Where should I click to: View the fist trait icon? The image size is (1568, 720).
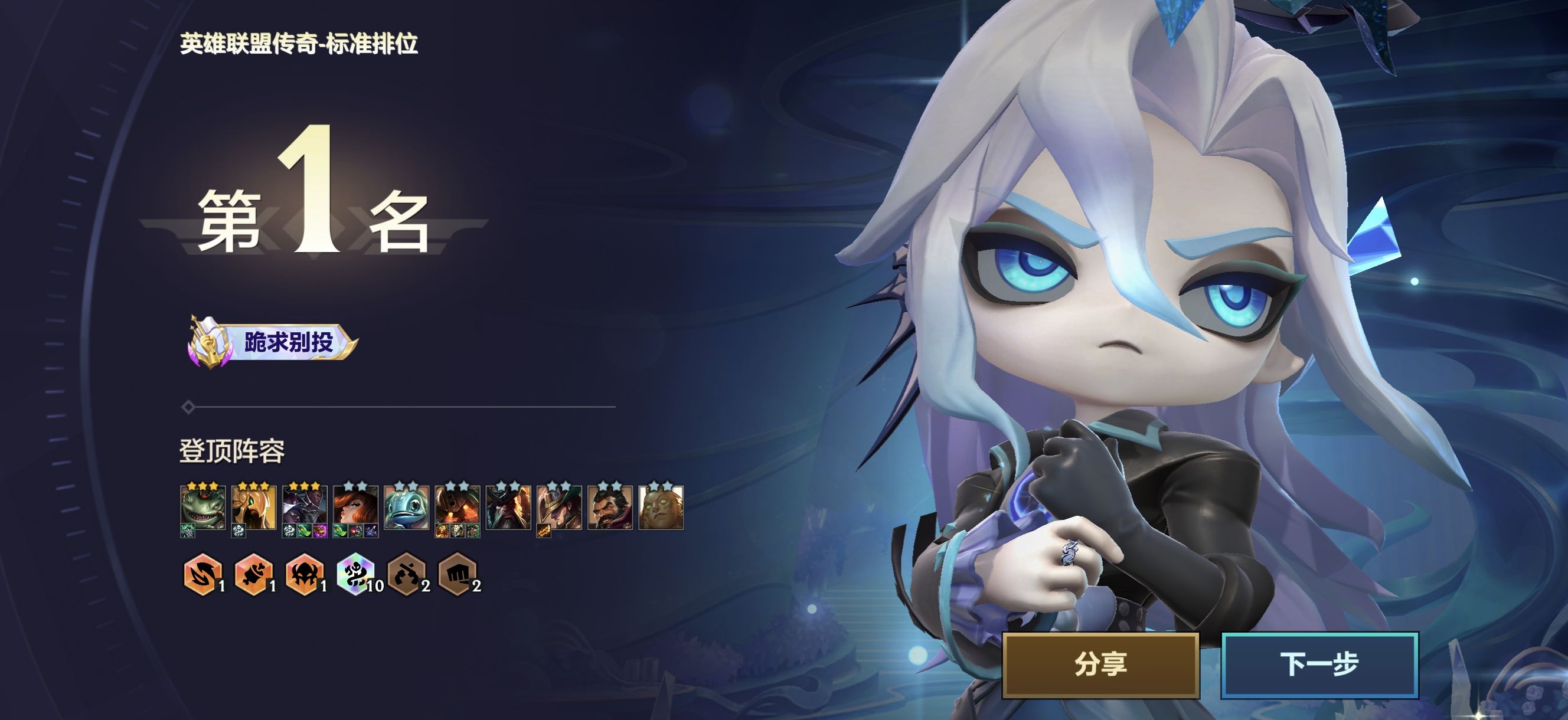457,574
